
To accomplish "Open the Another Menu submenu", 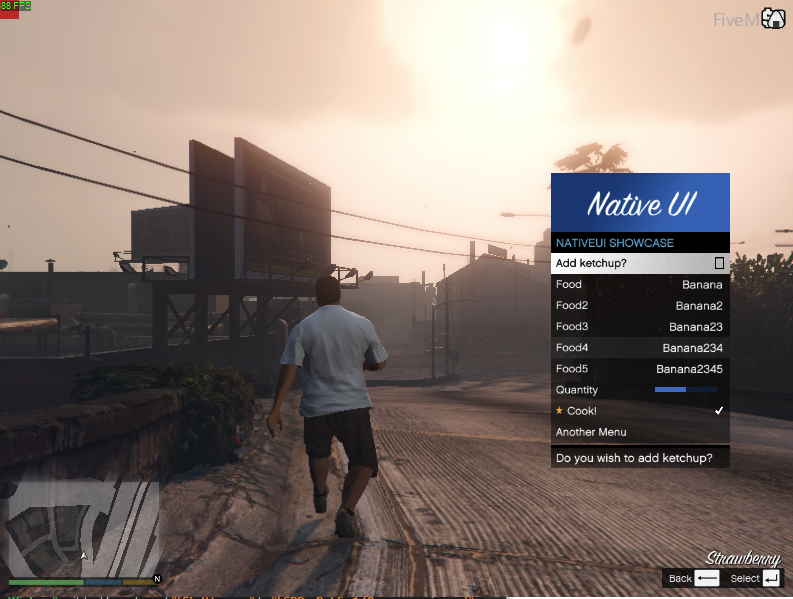I will (x=639, y=432).
